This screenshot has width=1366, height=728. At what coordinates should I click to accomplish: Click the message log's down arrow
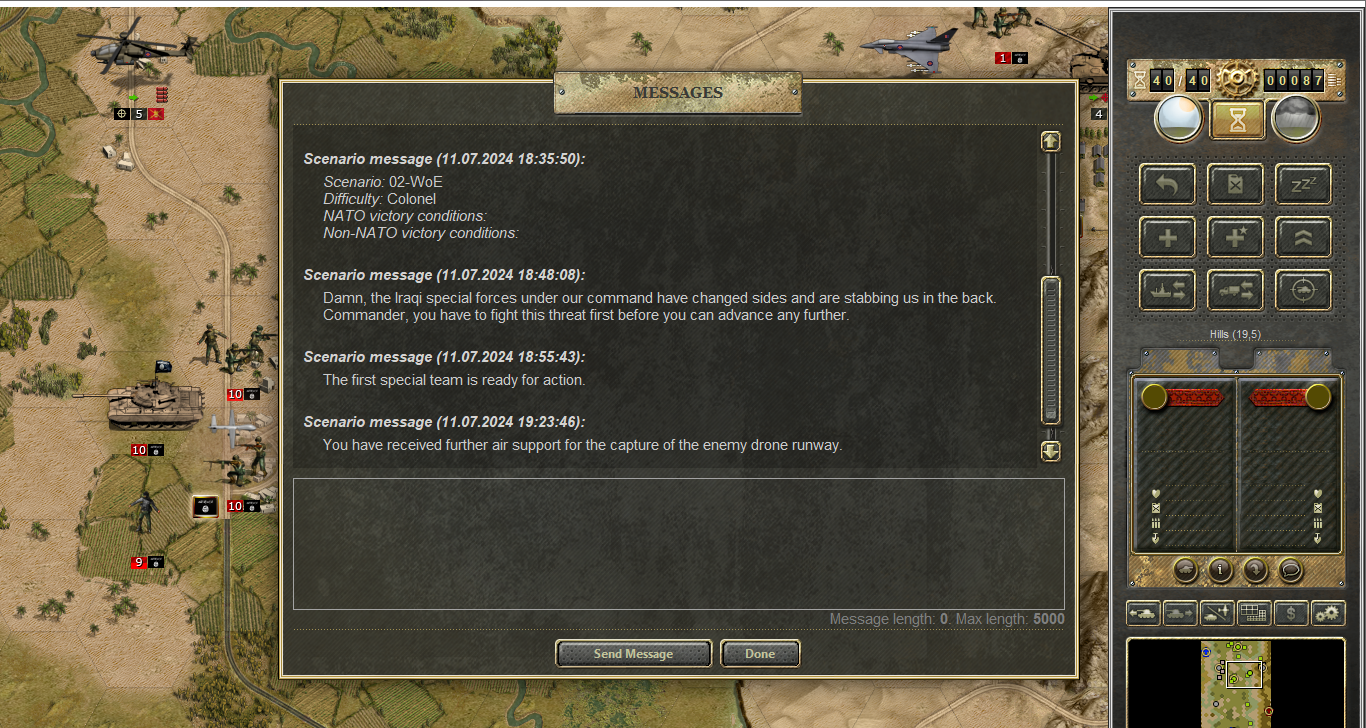click(1050, 451)
